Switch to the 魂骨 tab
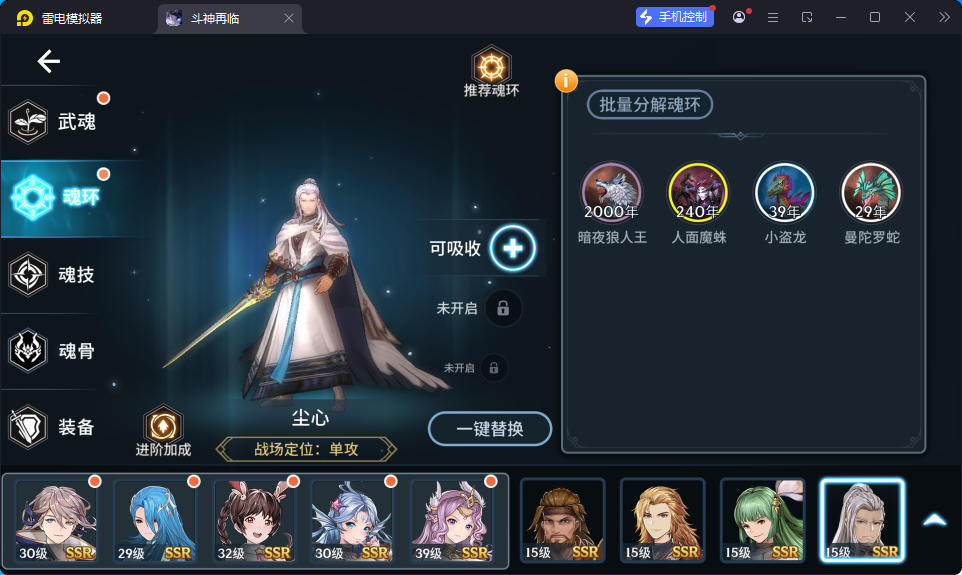962x575 pixels. coord(58,351)
